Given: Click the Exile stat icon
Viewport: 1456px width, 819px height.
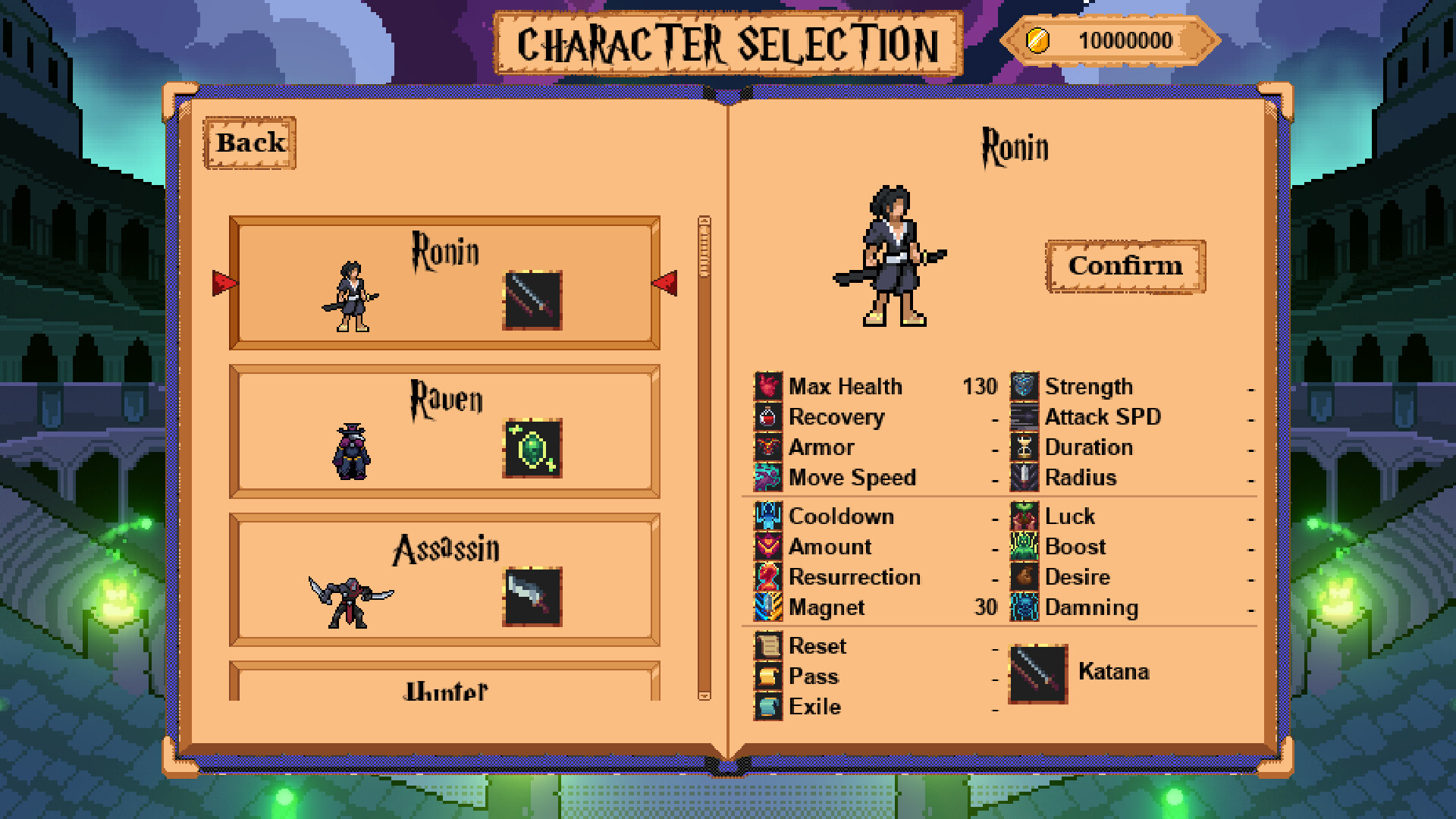Looking at the screenshot, I should pos(767,706).
